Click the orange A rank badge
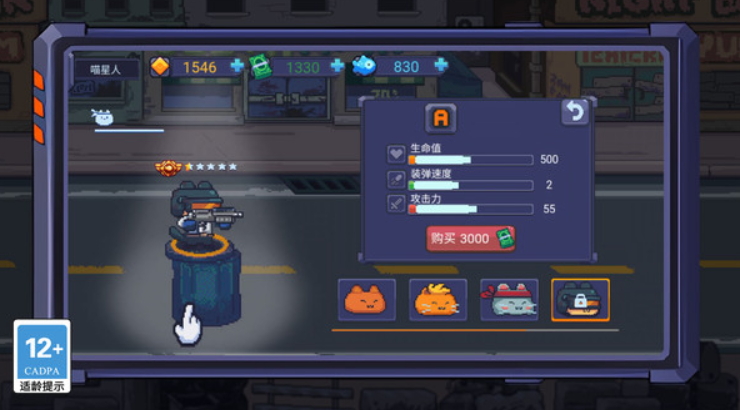Viewport: 740px width, 410px height. click(440, 118)
